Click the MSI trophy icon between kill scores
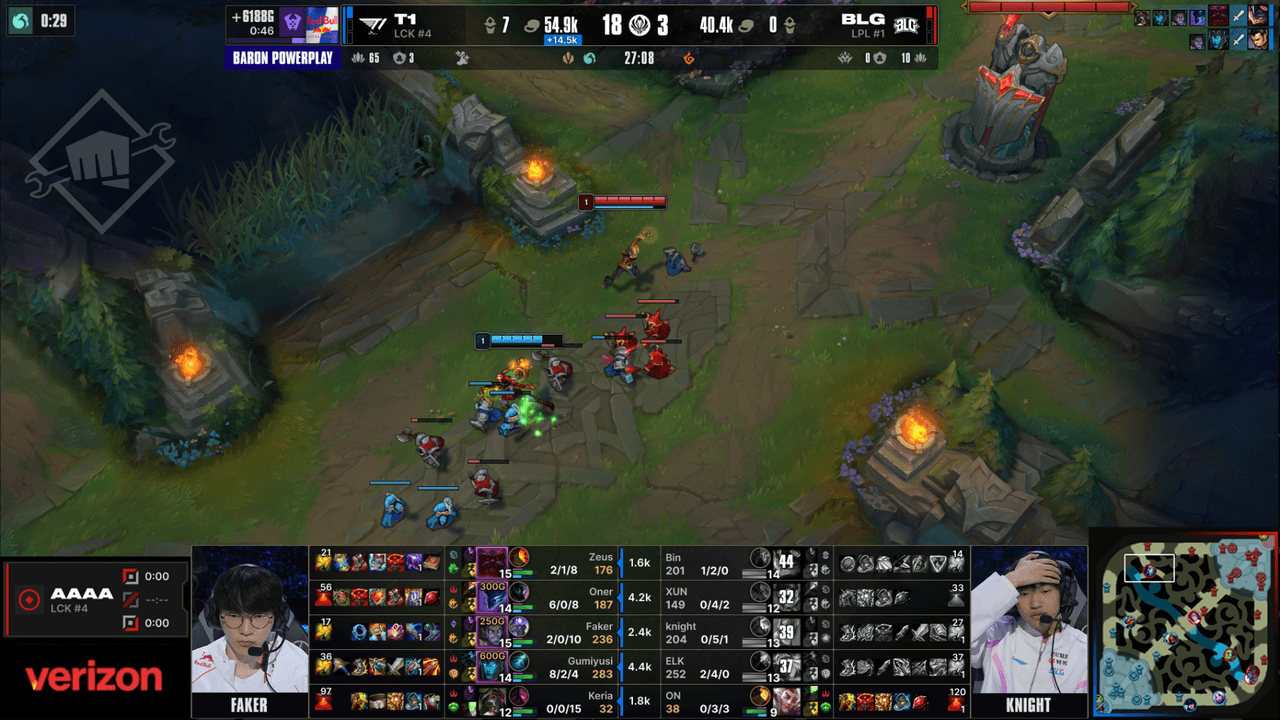Screen dimensions: 1280x720 coord(638,25)
